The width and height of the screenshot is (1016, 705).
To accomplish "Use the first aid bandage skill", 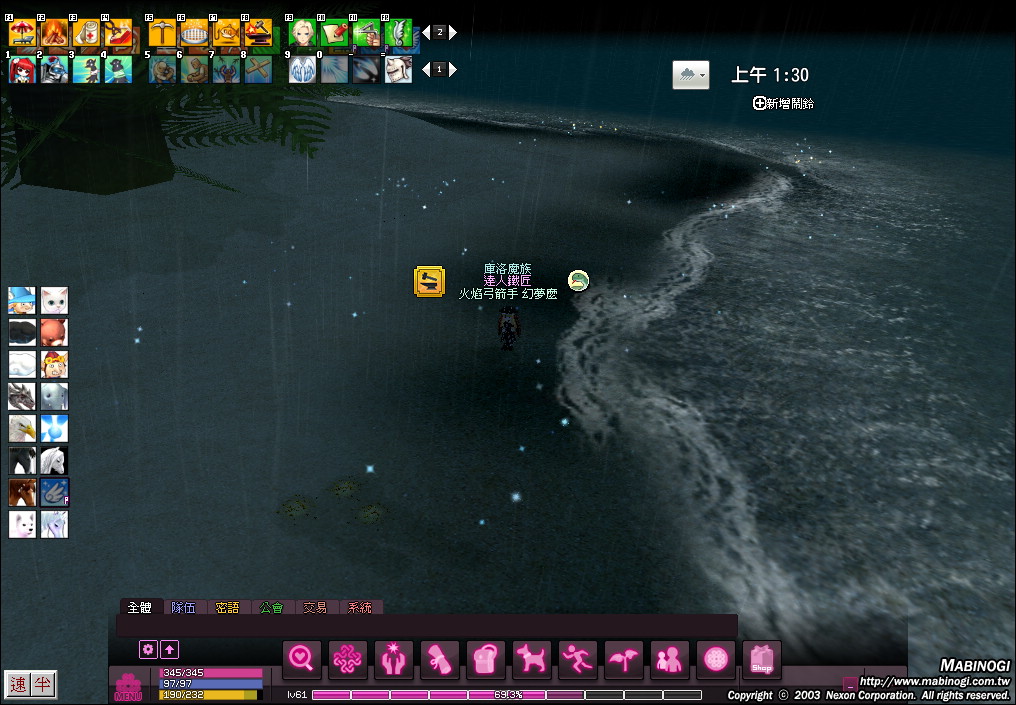I will pos(86,33).
